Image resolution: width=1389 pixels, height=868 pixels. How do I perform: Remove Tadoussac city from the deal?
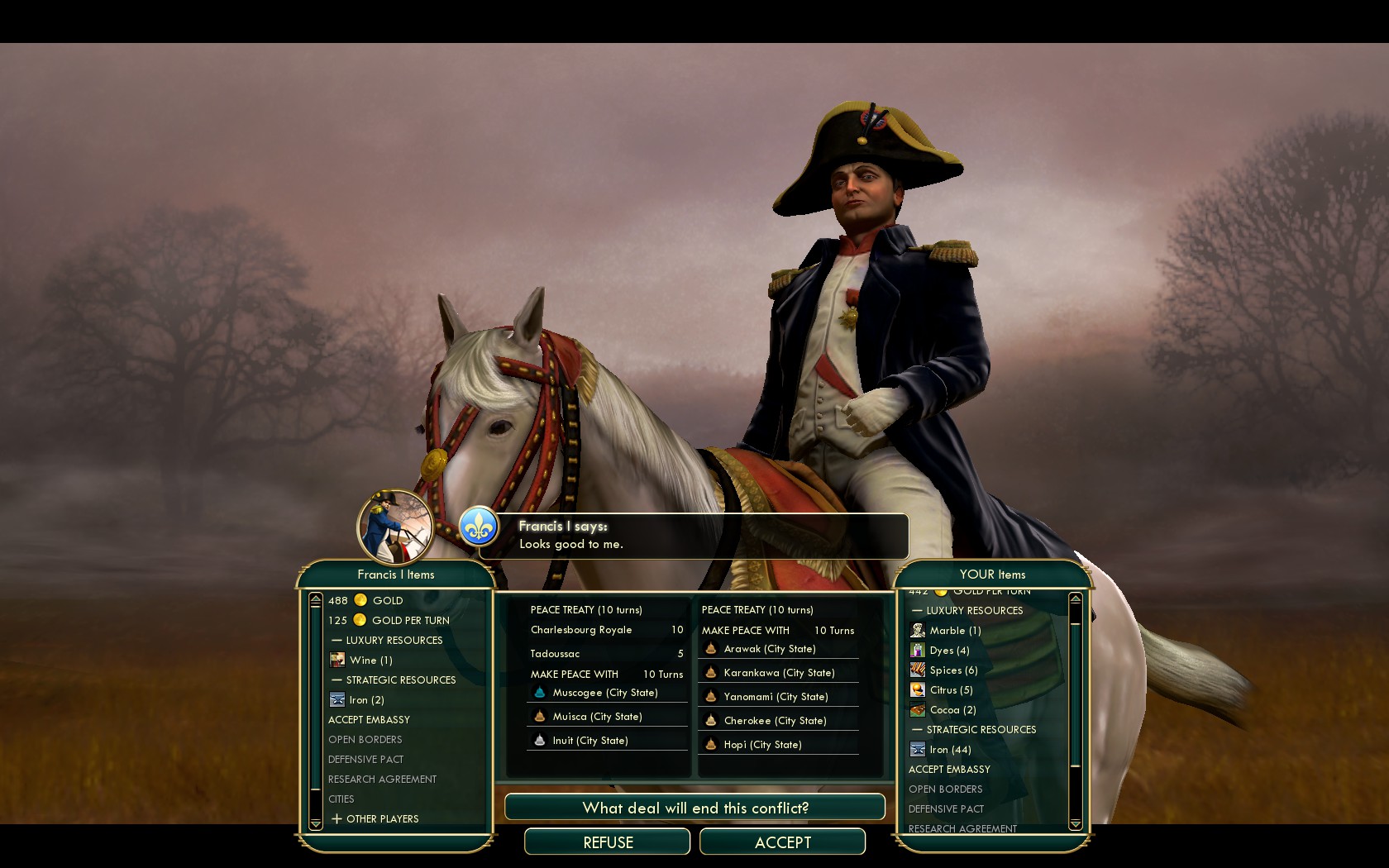(555, 654)
